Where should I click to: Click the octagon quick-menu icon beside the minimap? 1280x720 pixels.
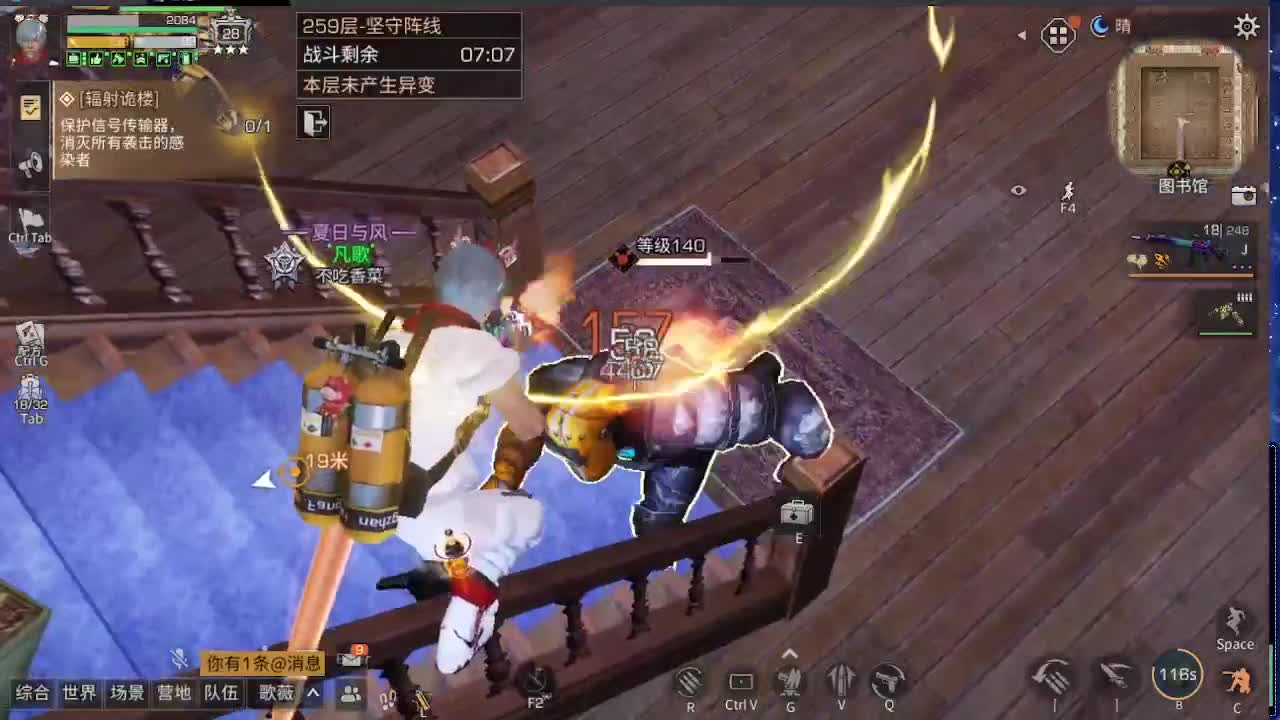pyautogui.click(x=1057, y=33)
